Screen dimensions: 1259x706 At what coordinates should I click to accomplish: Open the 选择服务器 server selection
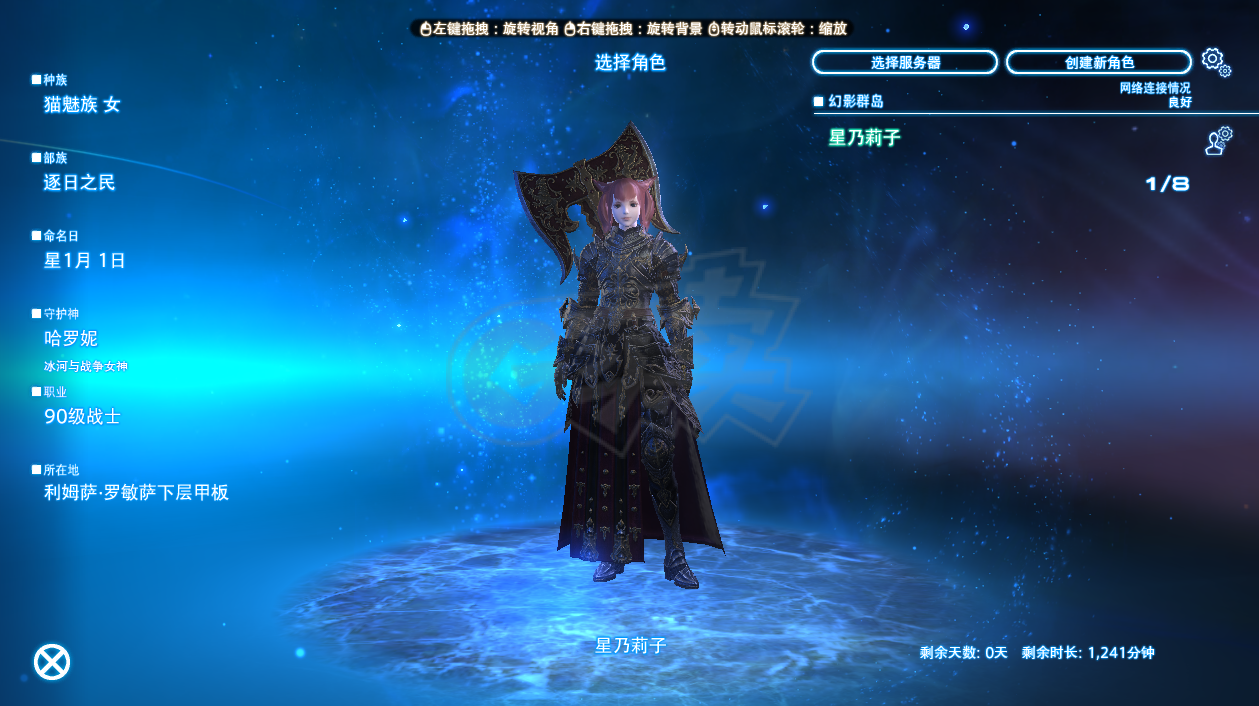tap(904, 62)
